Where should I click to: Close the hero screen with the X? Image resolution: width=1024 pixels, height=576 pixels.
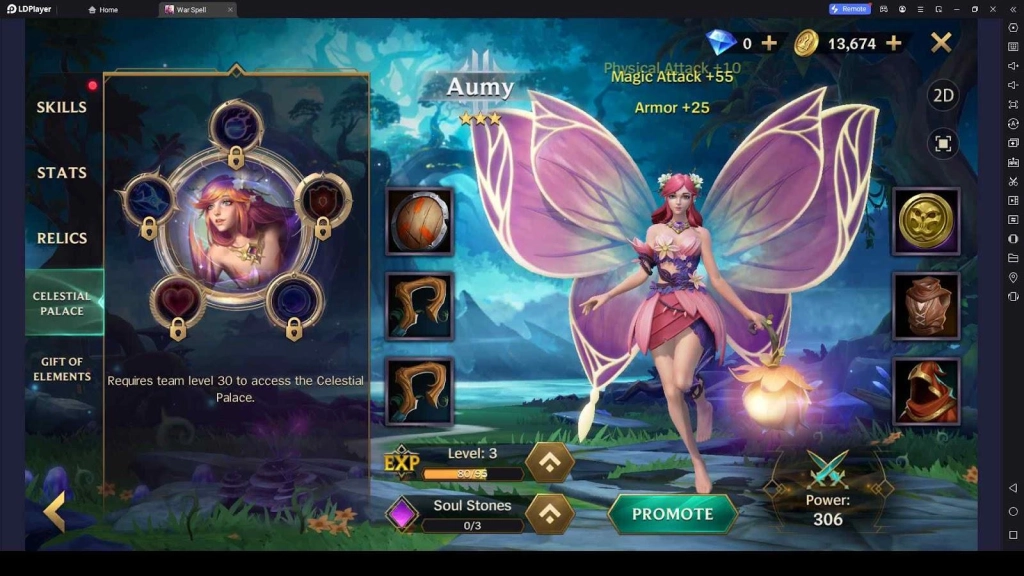point(941,42)
